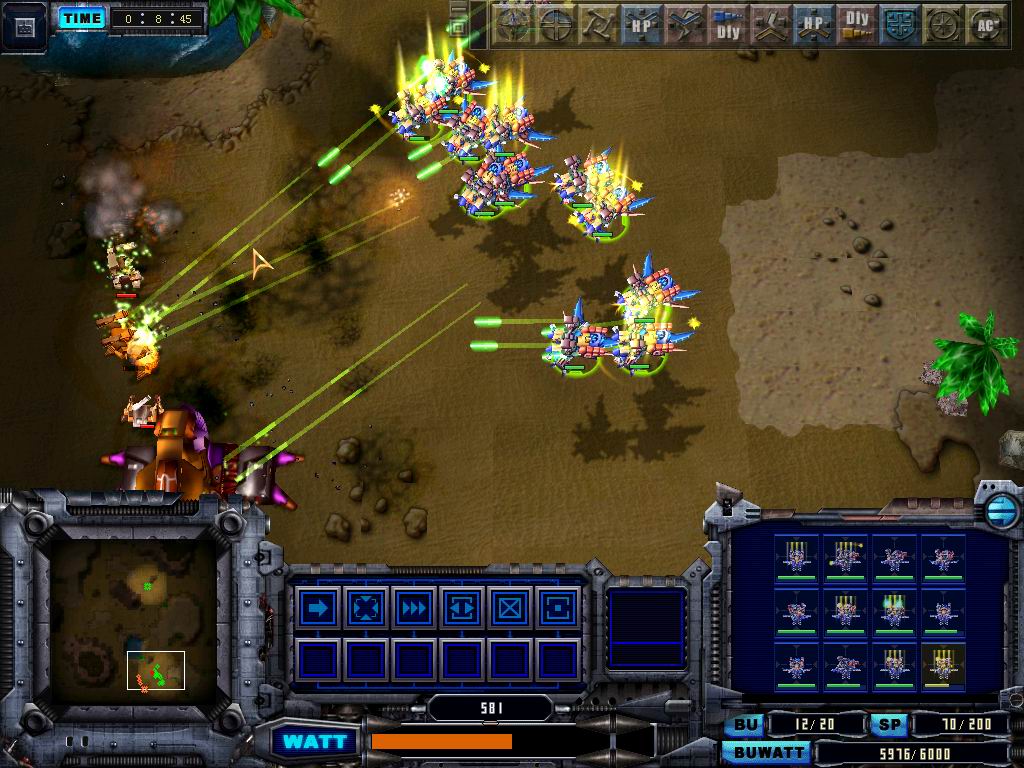Select the yellow-highlighted damaged unit portrait
The height and width of the screenshot is (768, 1024).
click(x=942, y=665)
